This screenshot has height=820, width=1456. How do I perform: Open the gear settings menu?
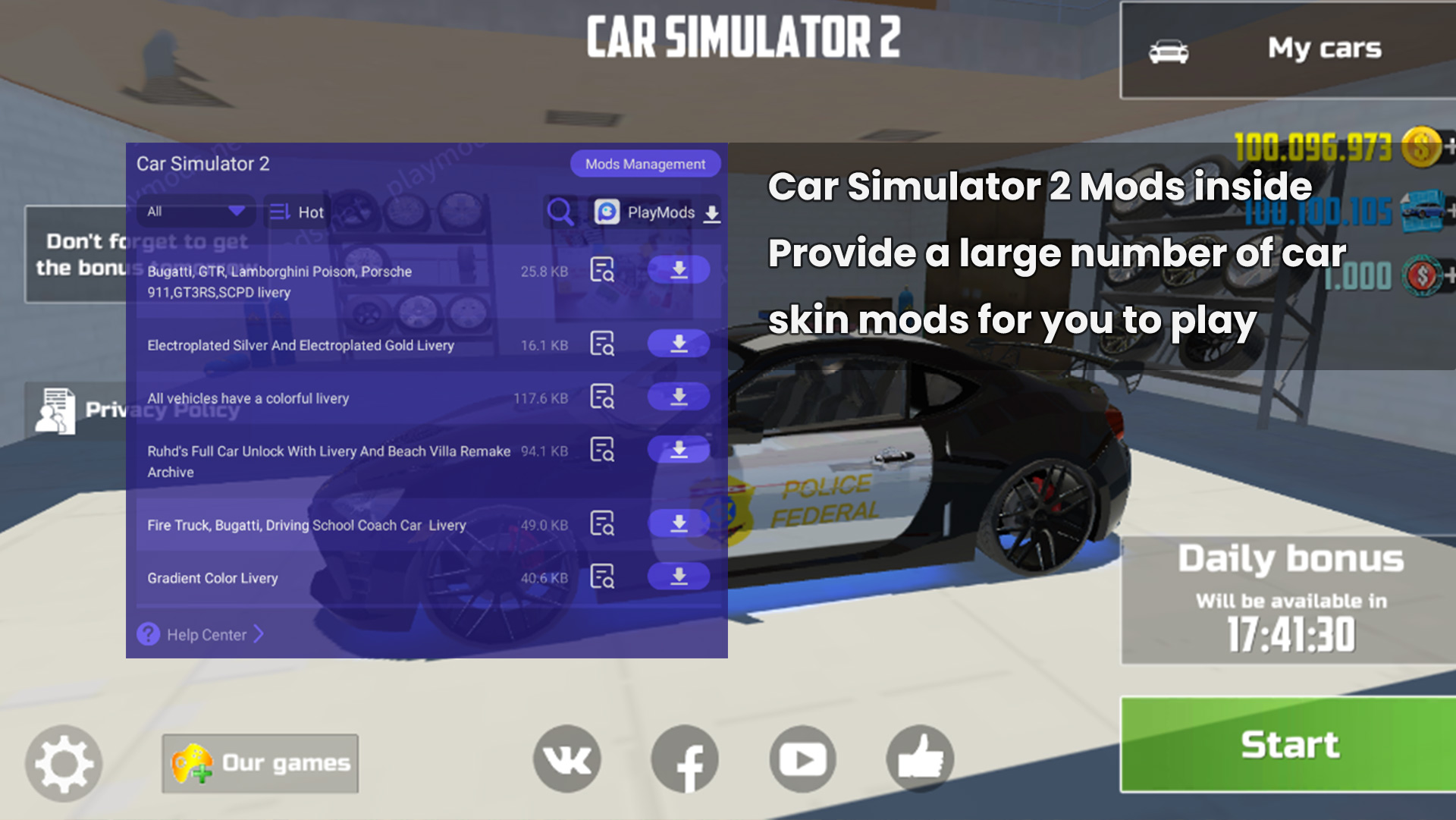[x=64, y=763]
